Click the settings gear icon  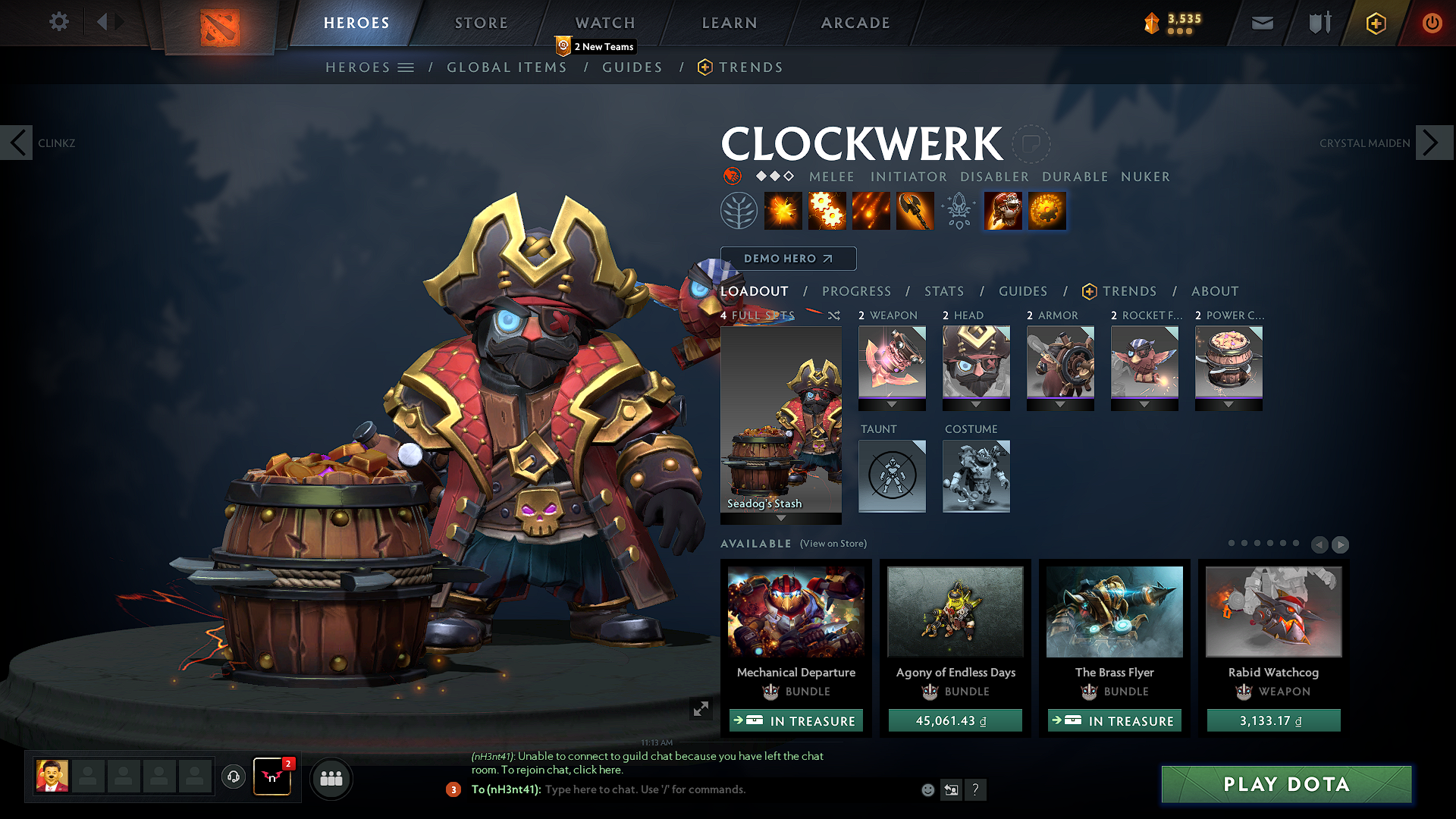[x=58, y=22]
